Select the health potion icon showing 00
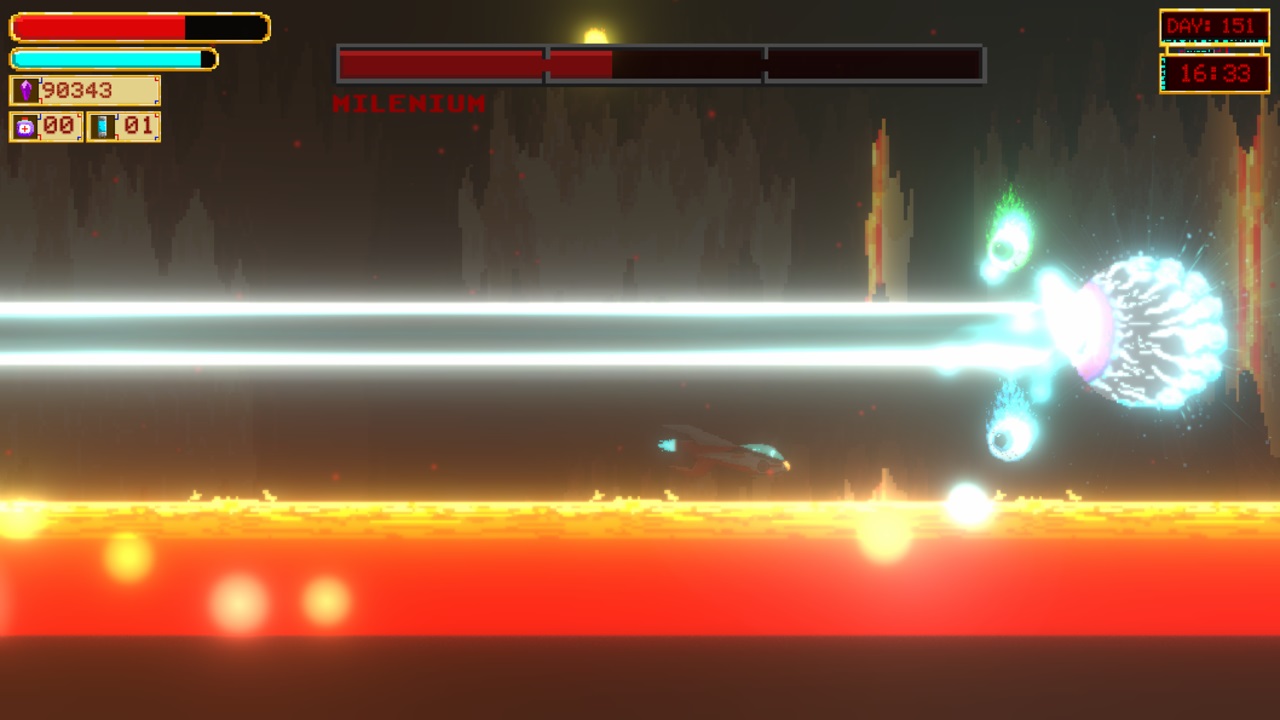Image resolution: width=1280 pixels, height=720 pixels. point(24,126)
